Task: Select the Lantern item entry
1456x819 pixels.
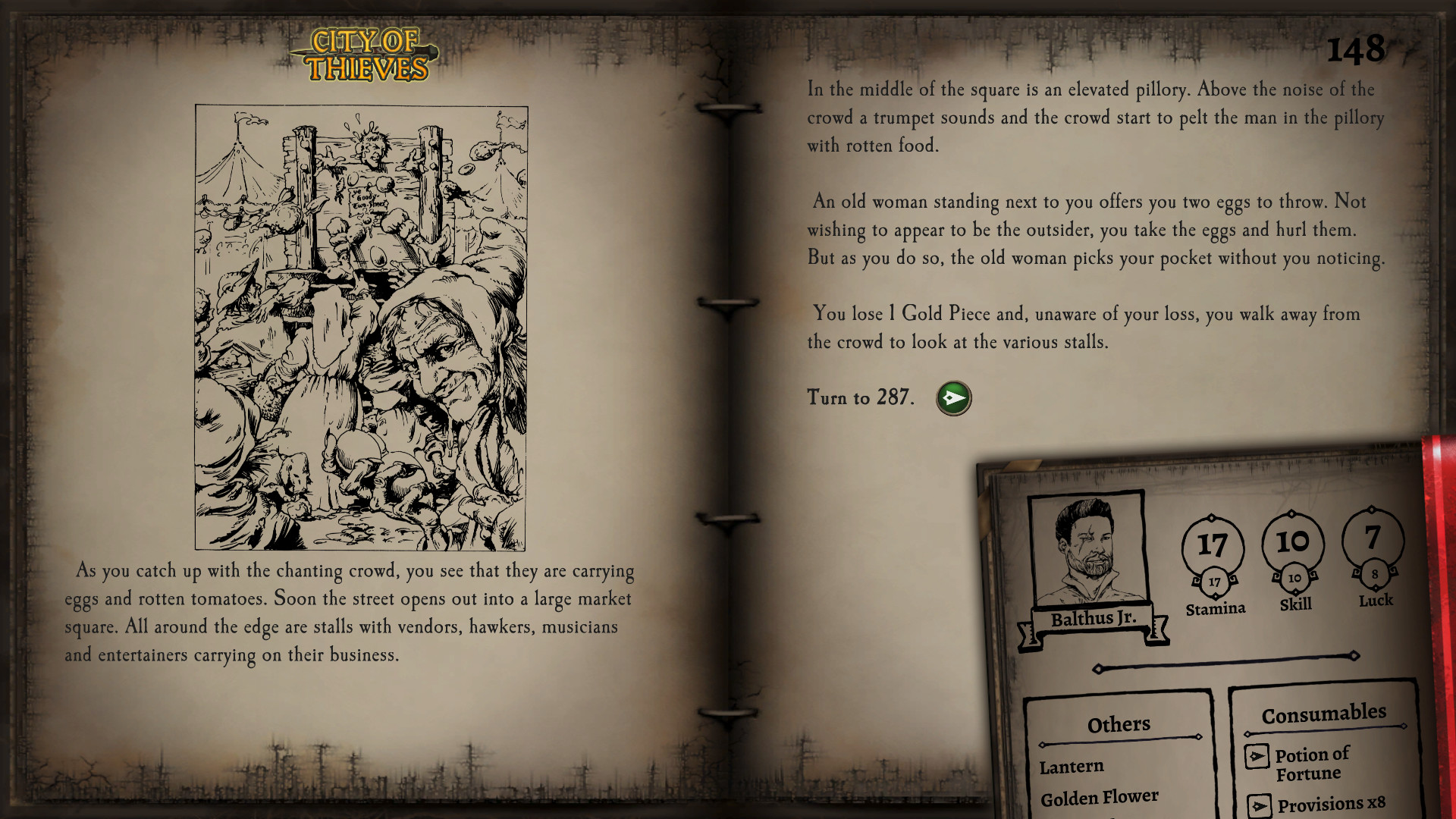Action: pyautogui.click(x=1071, y=767)
